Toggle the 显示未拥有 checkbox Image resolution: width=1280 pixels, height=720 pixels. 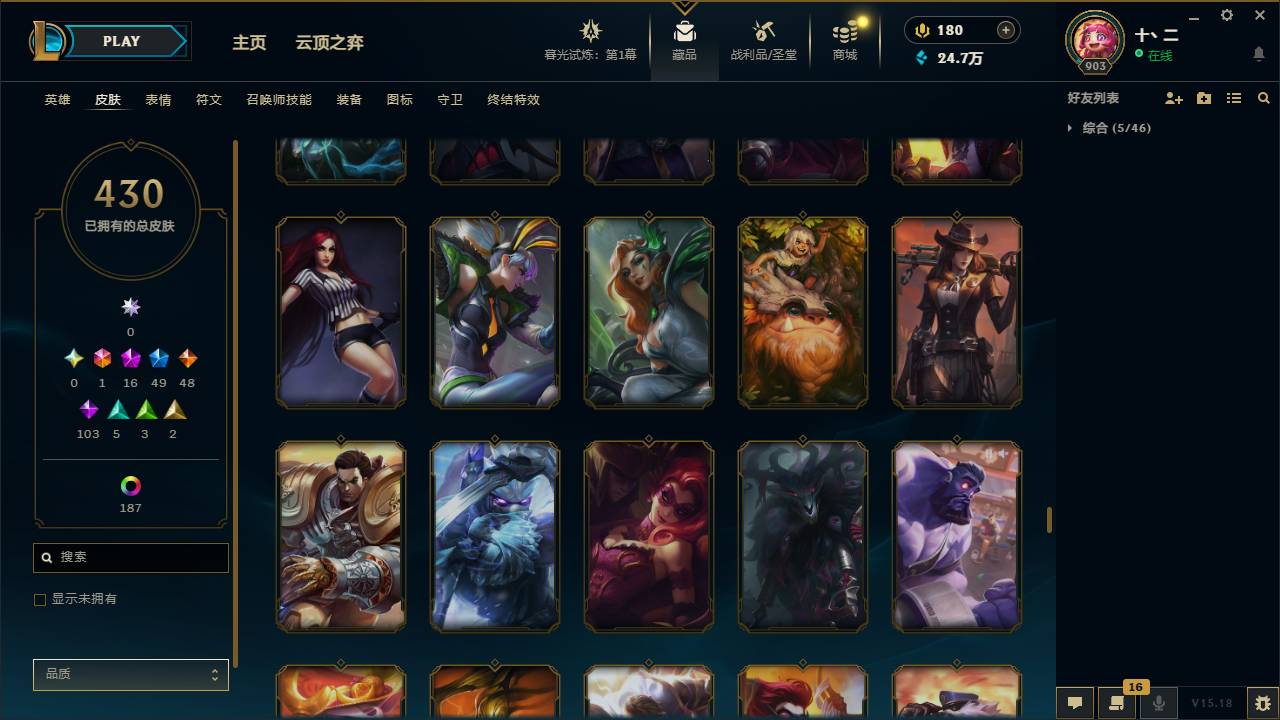point(40,599)
